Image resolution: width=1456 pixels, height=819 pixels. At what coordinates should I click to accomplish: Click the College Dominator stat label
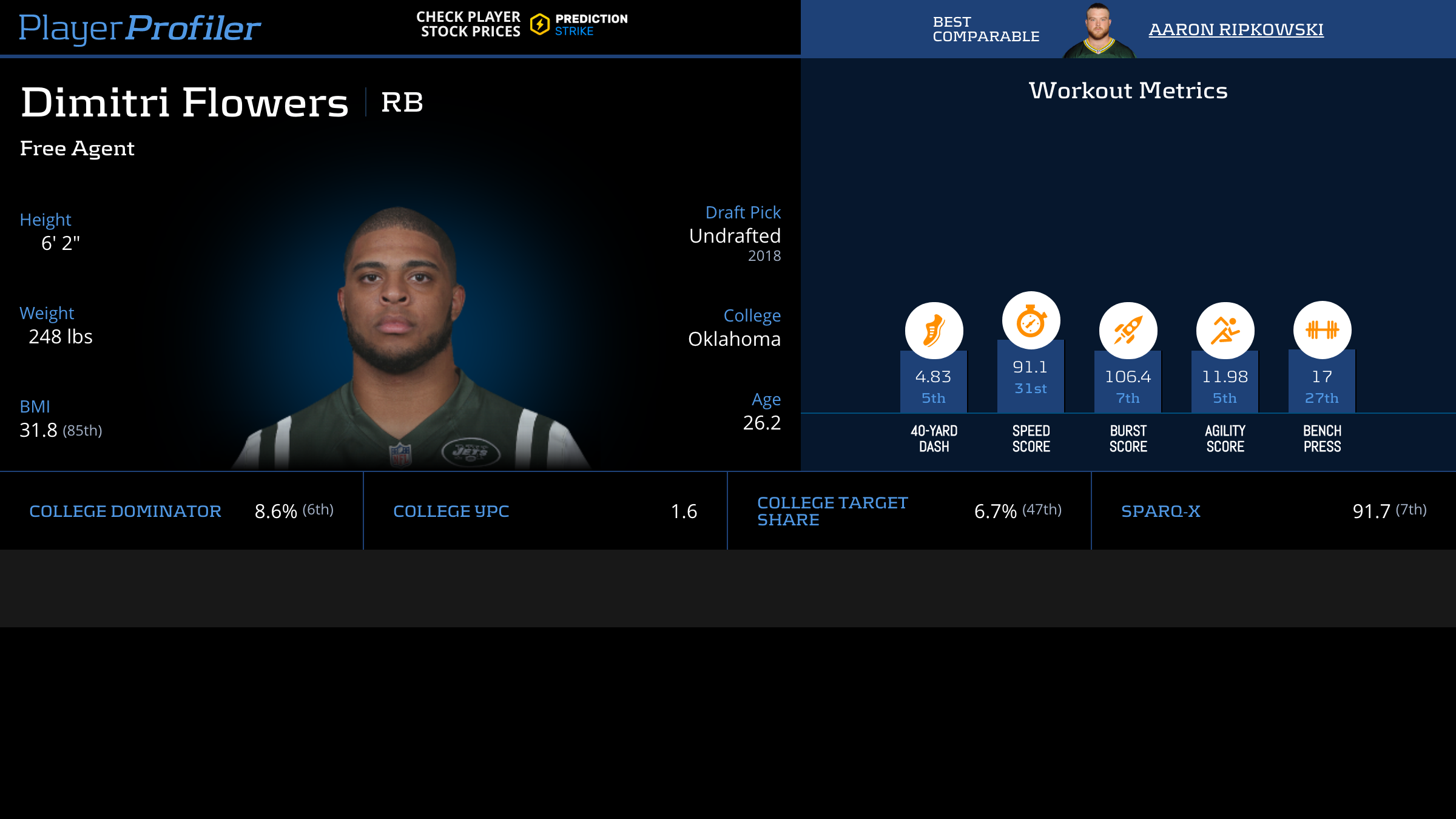[x=125, y=511]
